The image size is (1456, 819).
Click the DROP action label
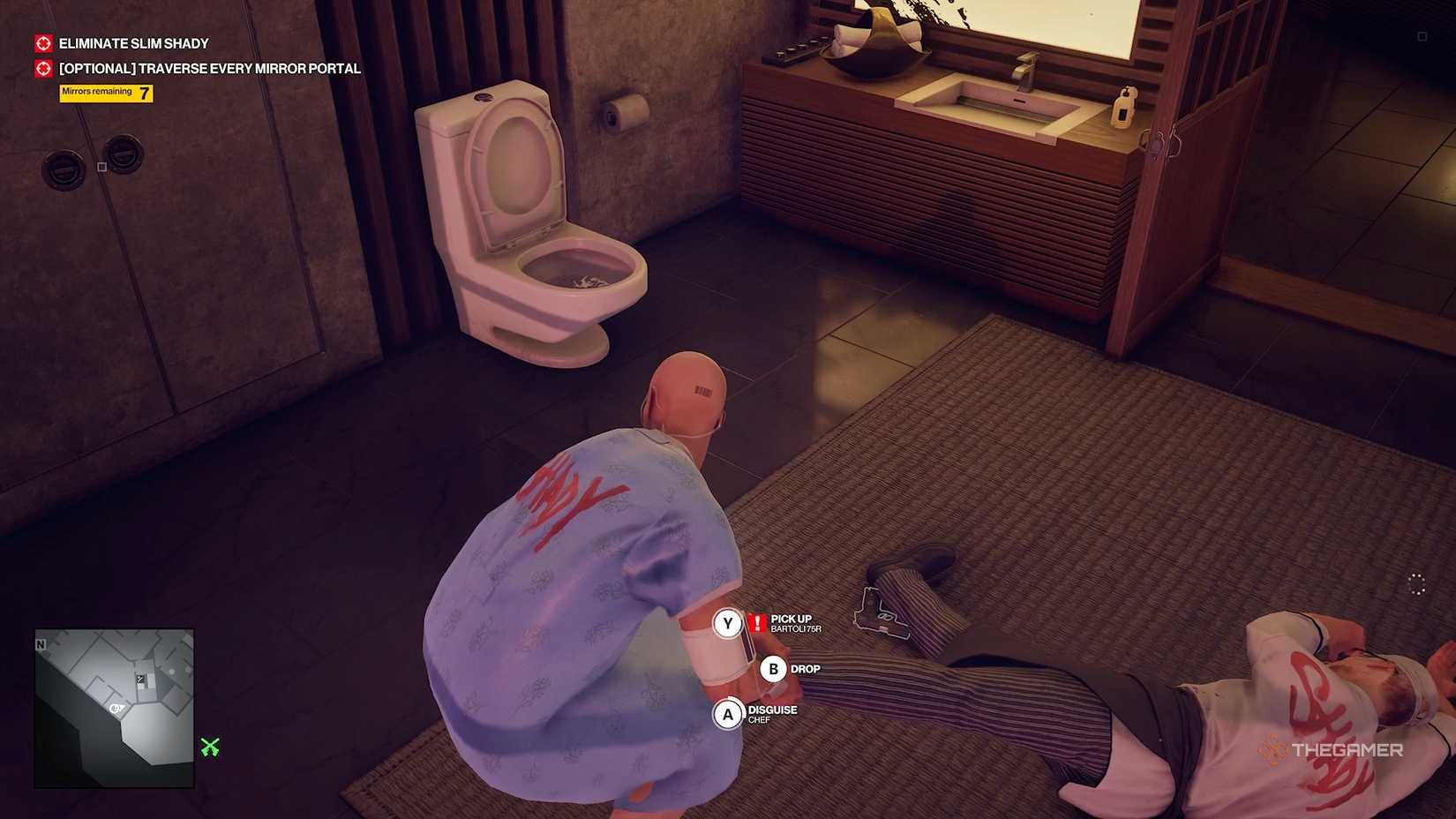click(807, 668)
